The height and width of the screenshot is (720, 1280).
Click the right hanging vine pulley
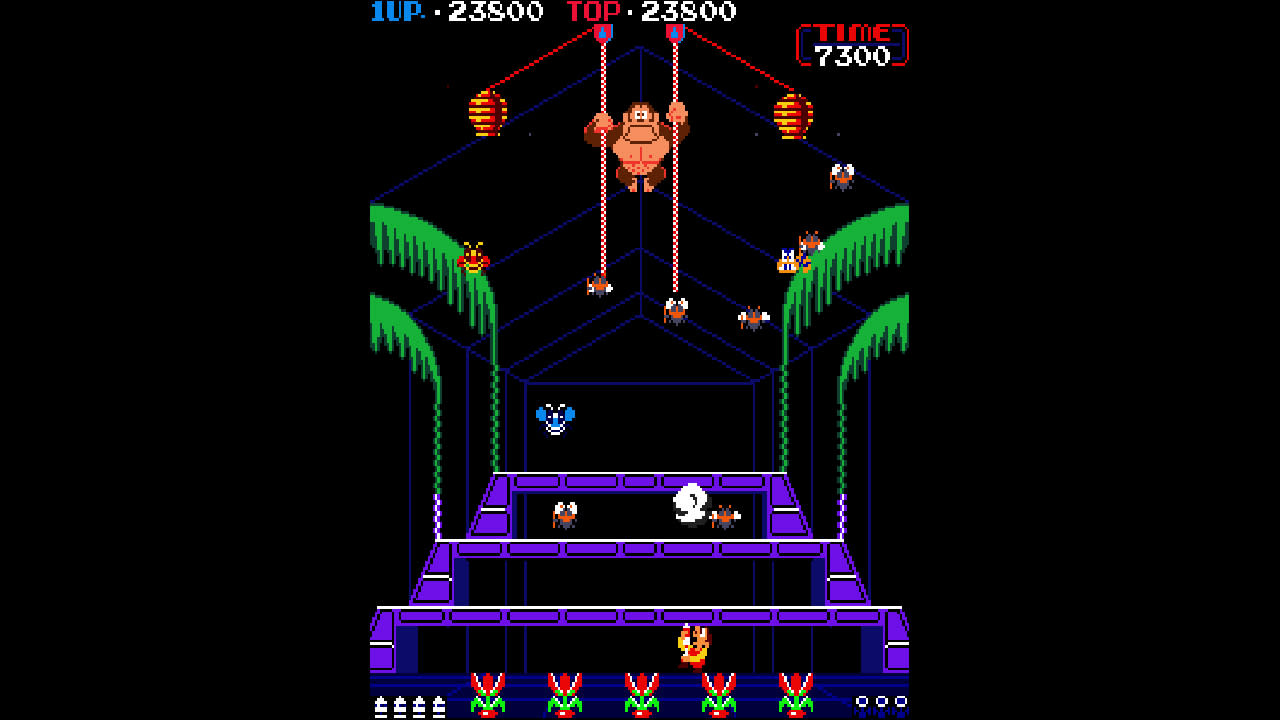tap(676, 32)
